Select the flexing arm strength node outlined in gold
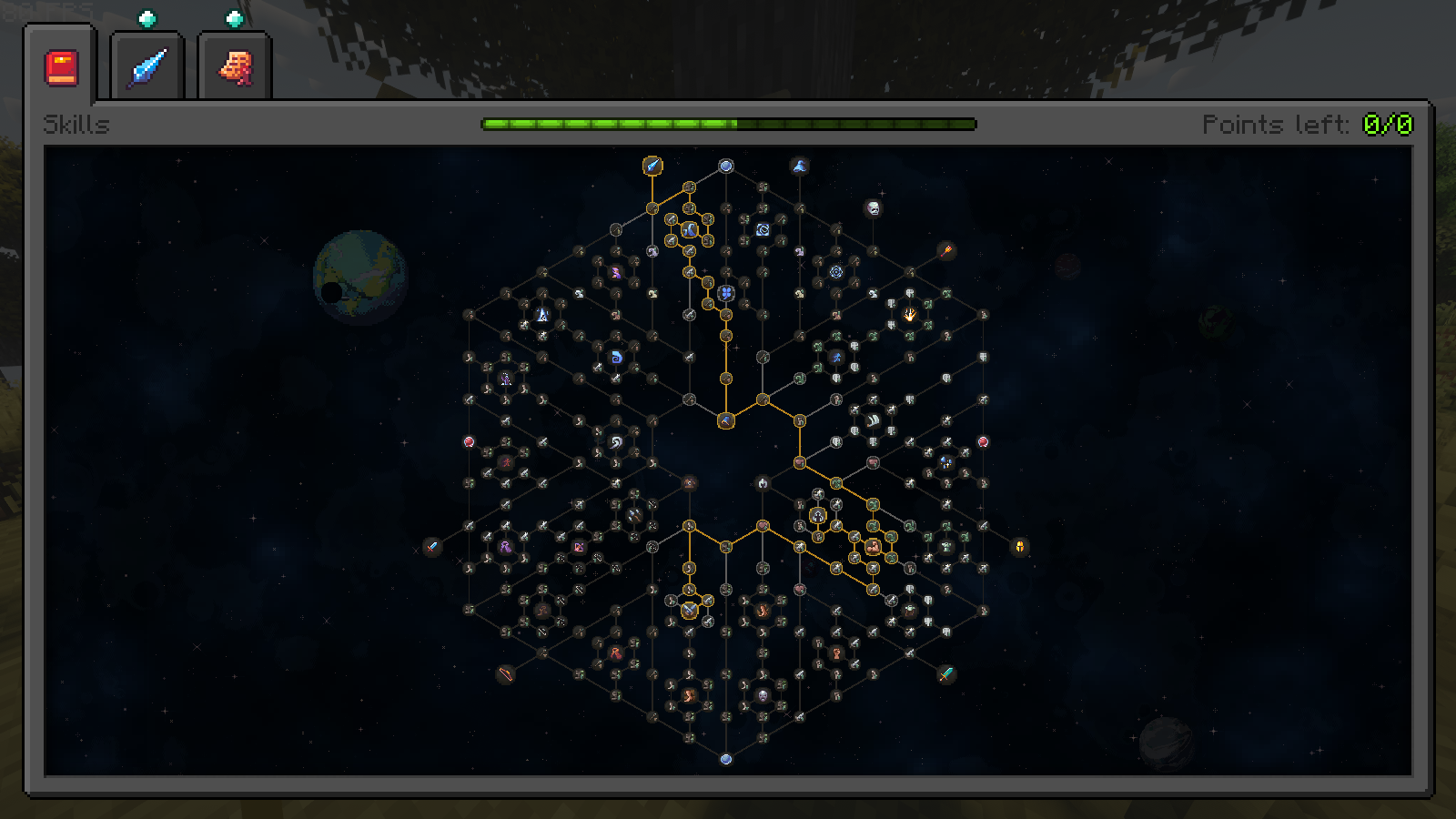This screenshot has height=819, width=1456. tap(873, 546)
